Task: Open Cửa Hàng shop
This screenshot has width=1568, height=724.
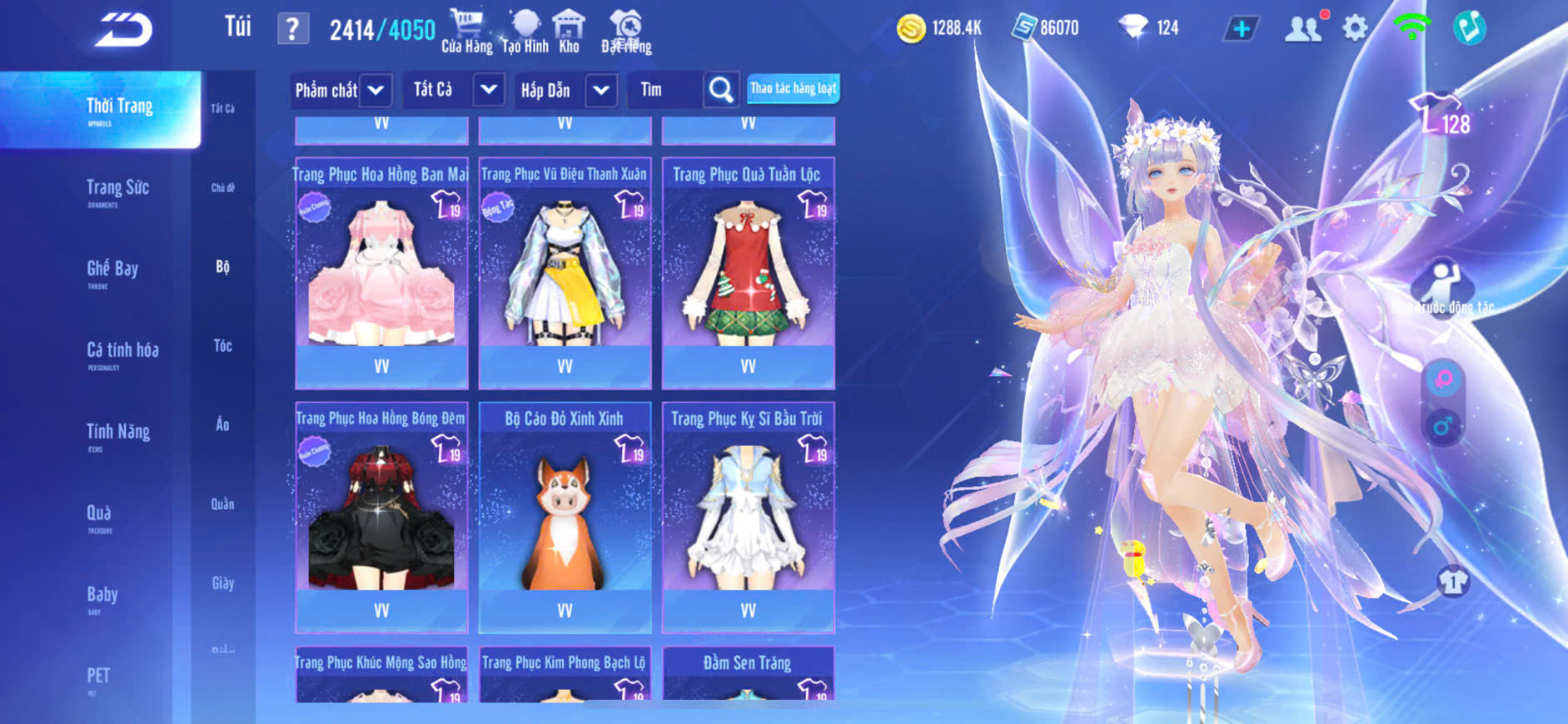Action: coord(466,32)
